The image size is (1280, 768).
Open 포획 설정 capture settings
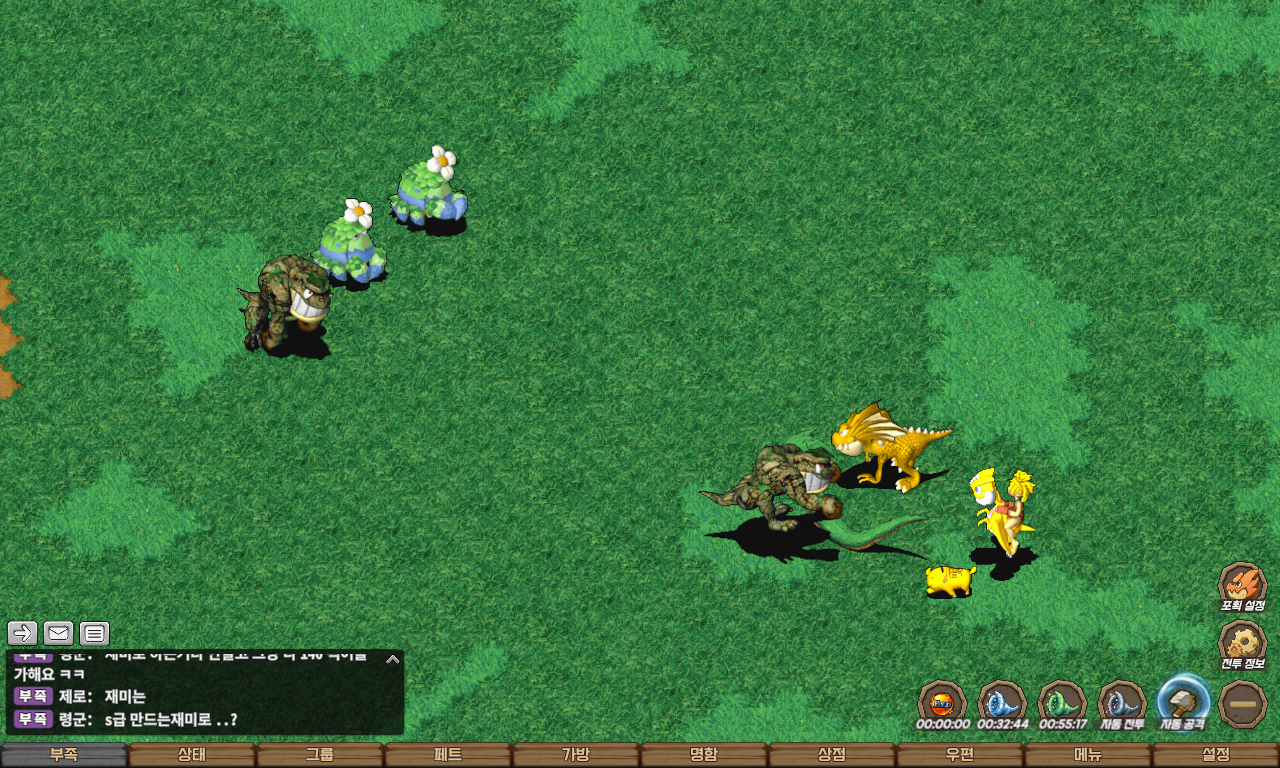(x=1242, y=585)
